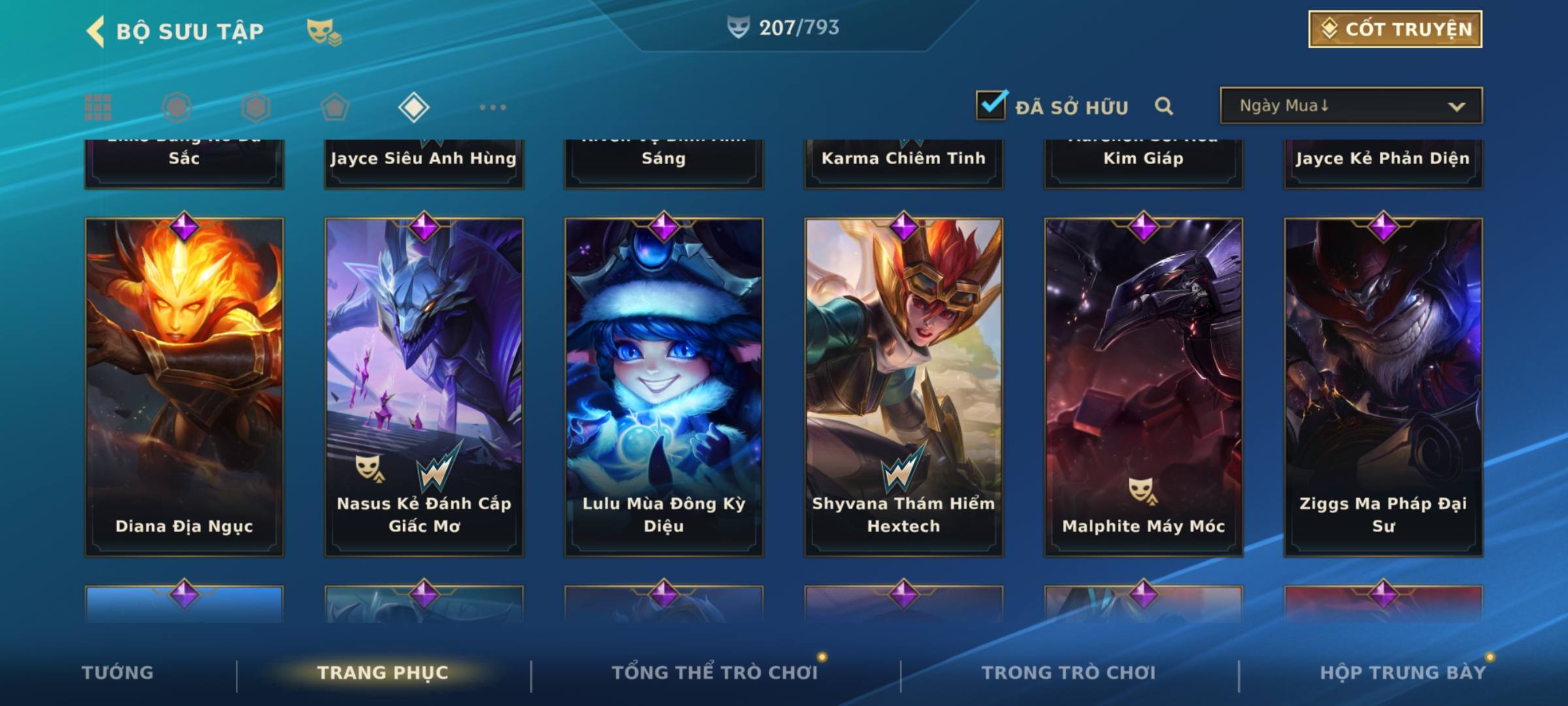The height and width of the screenshot is (706, 1568).
Task: Open the Cốt Truyện button
Action: click(1395, 29)
